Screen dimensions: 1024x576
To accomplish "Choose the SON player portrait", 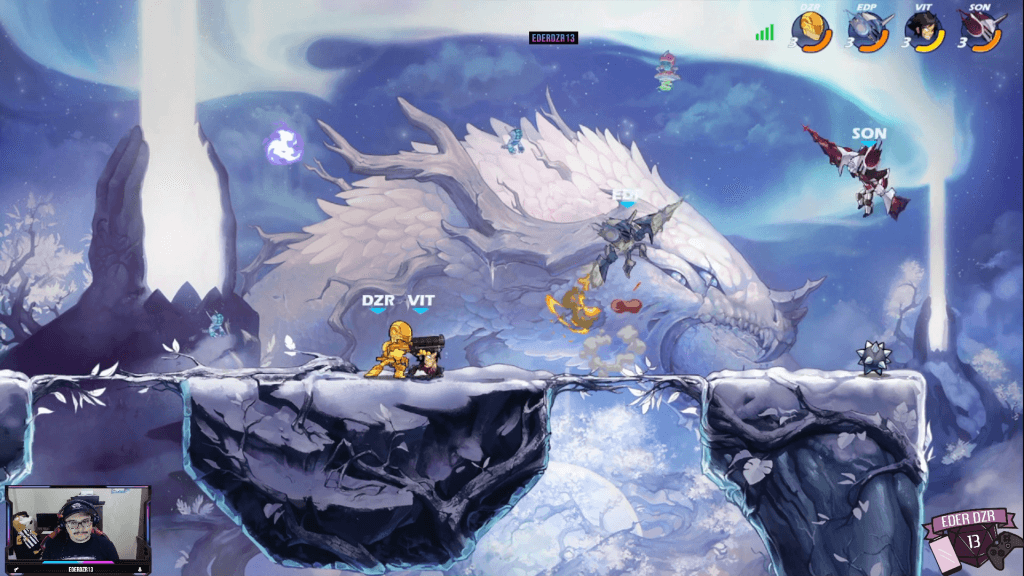I will [977, 29].
